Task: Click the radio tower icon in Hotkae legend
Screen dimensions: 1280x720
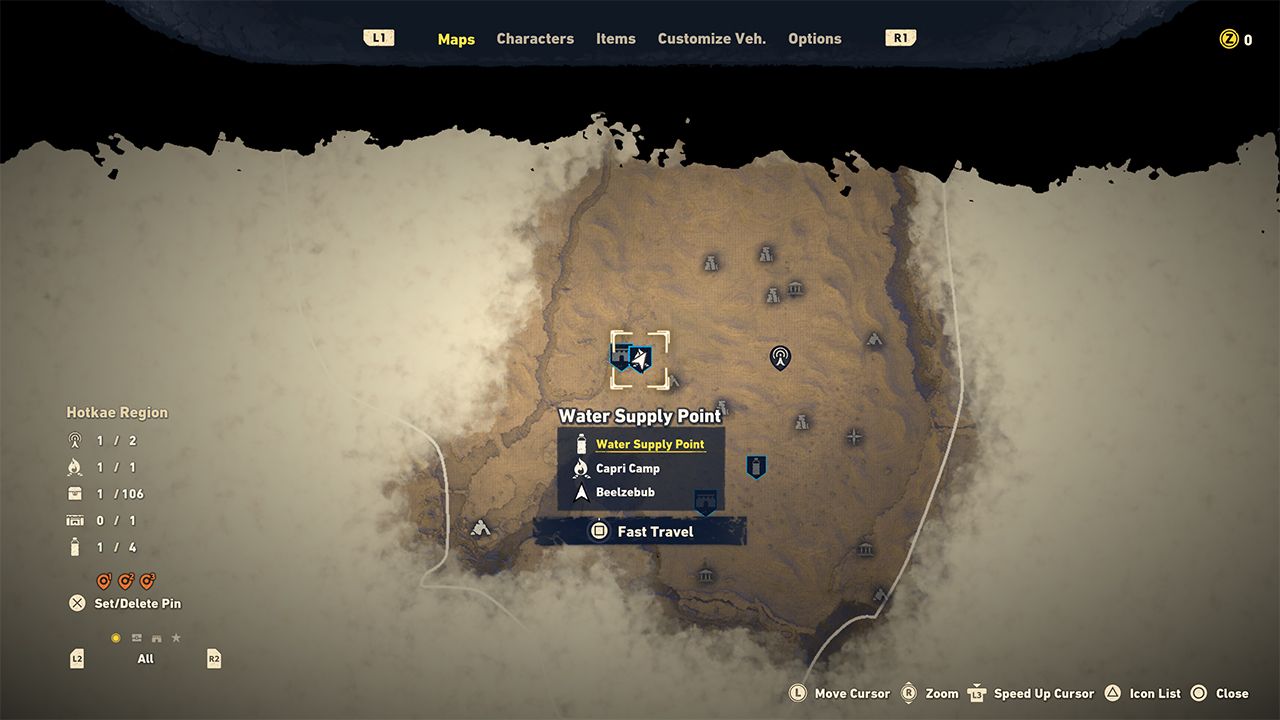Action: [75, 441]
